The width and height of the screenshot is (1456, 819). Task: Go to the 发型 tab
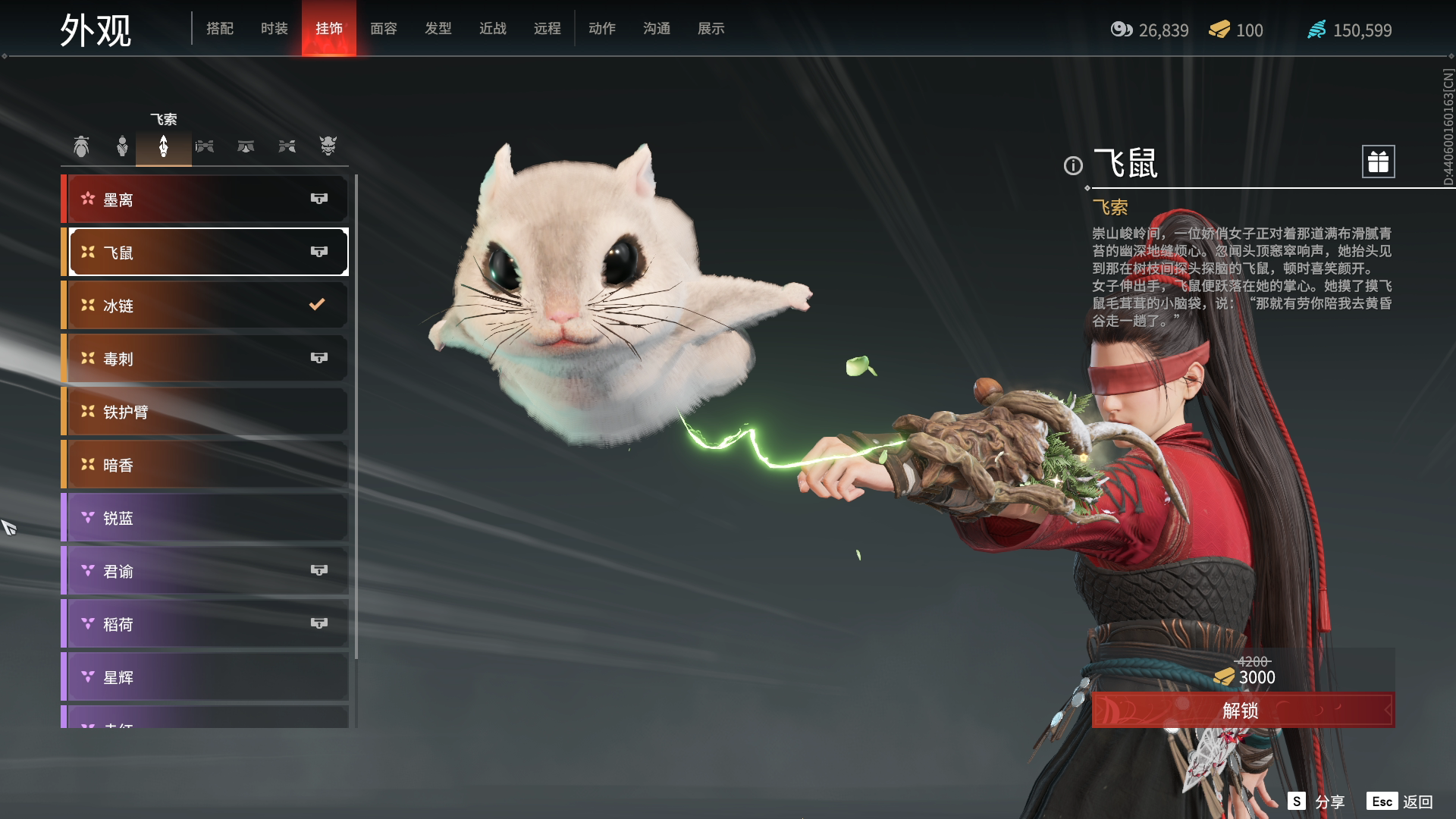coord(438,29)
